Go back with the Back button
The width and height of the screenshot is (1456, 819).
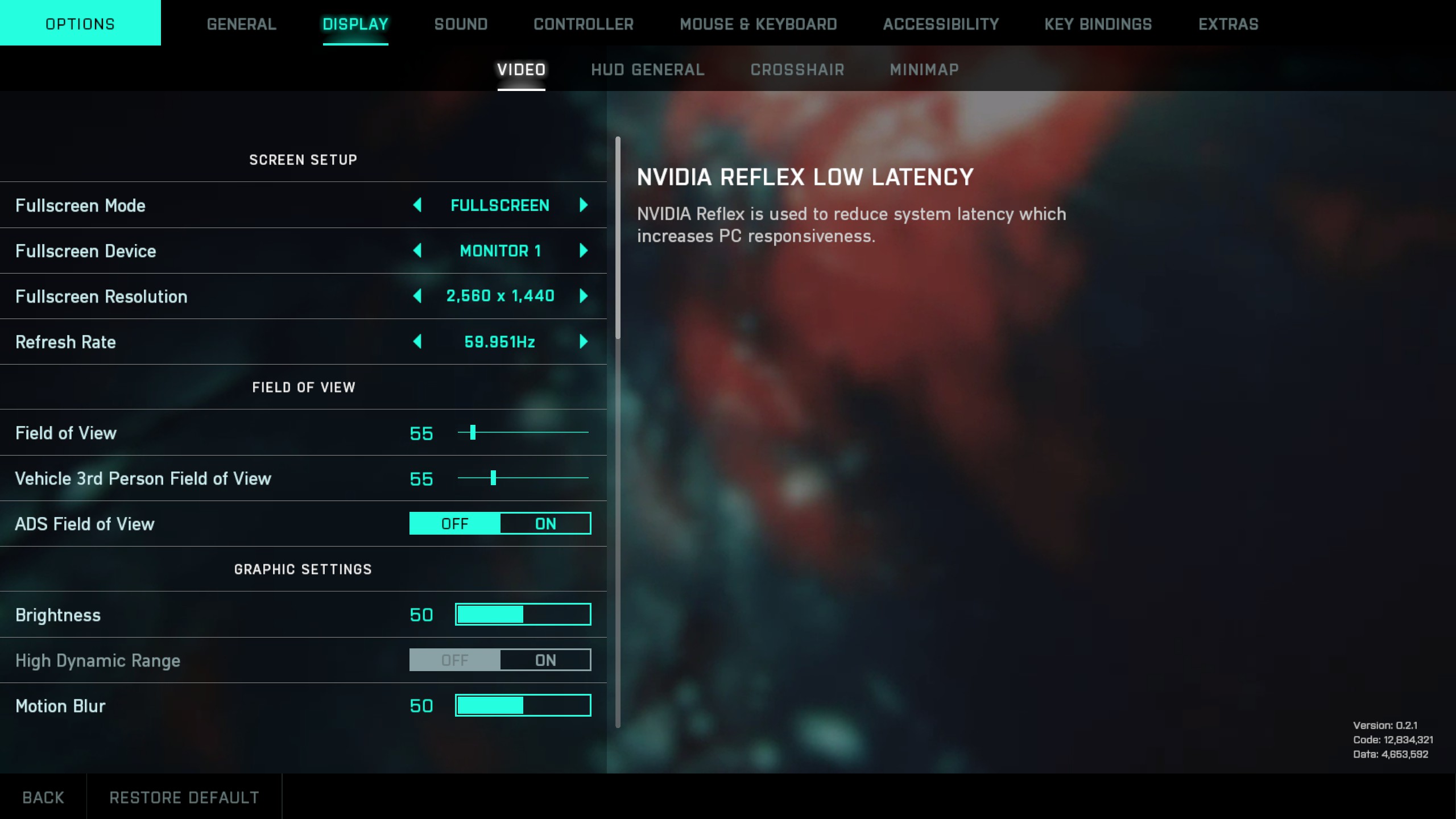pos(43,797)
